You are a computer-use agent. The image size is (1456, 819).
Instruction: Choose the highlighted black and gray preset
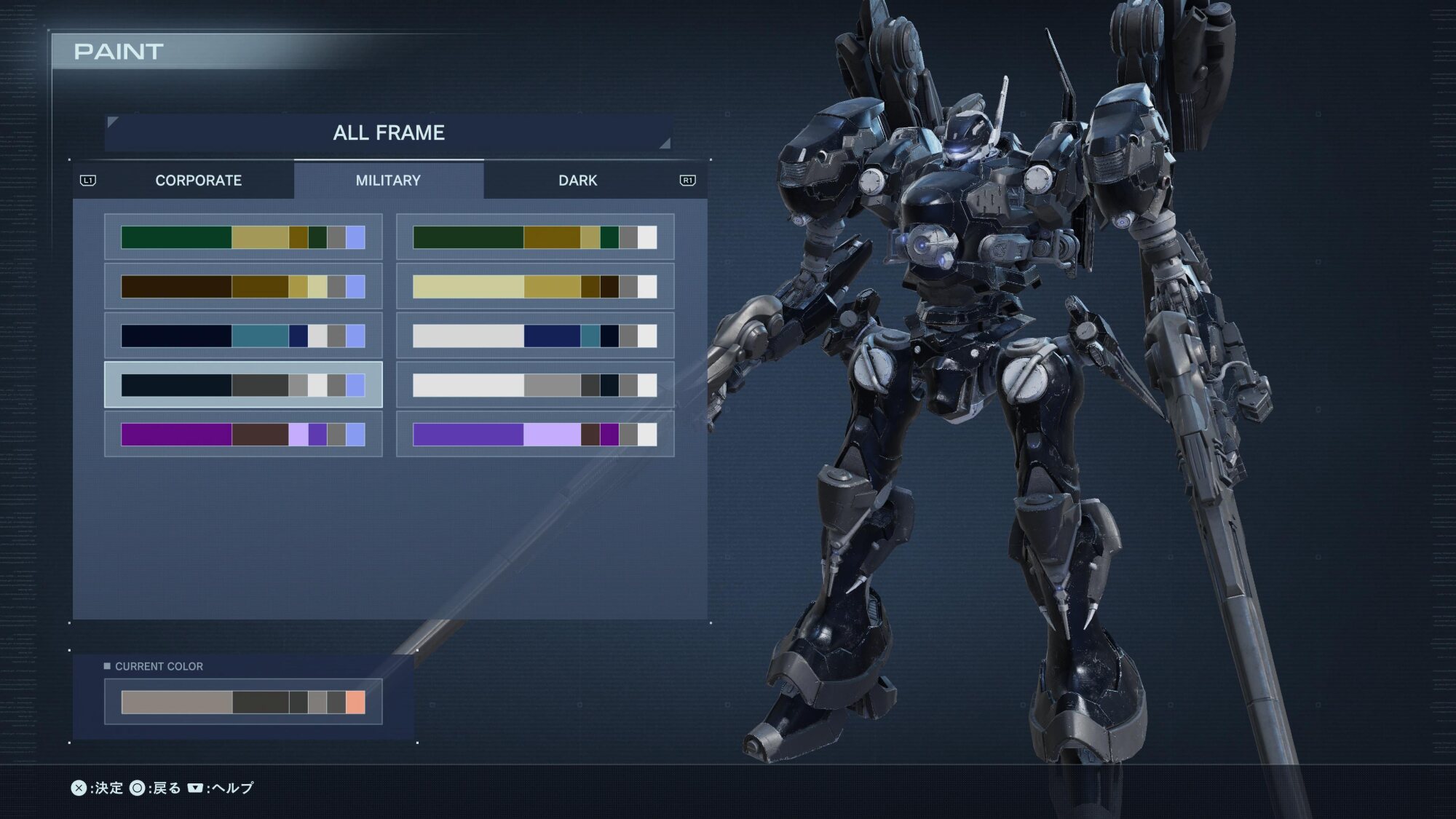coord(243,385)
